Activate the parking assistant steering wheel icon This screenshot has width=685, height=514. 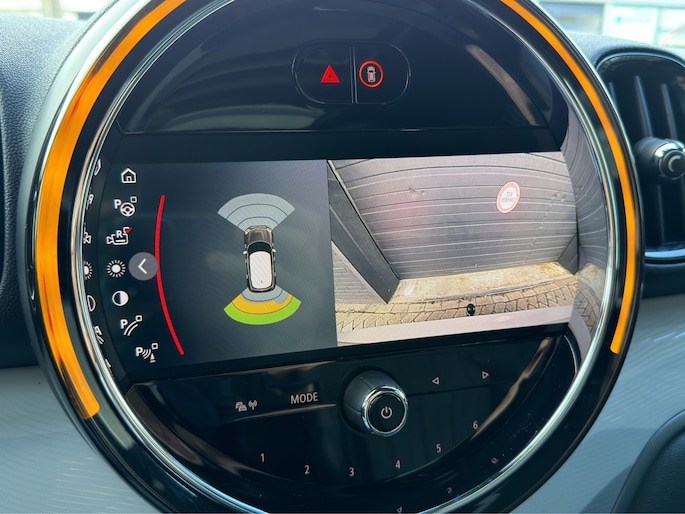pyautogui.click(x=126, y=206)
